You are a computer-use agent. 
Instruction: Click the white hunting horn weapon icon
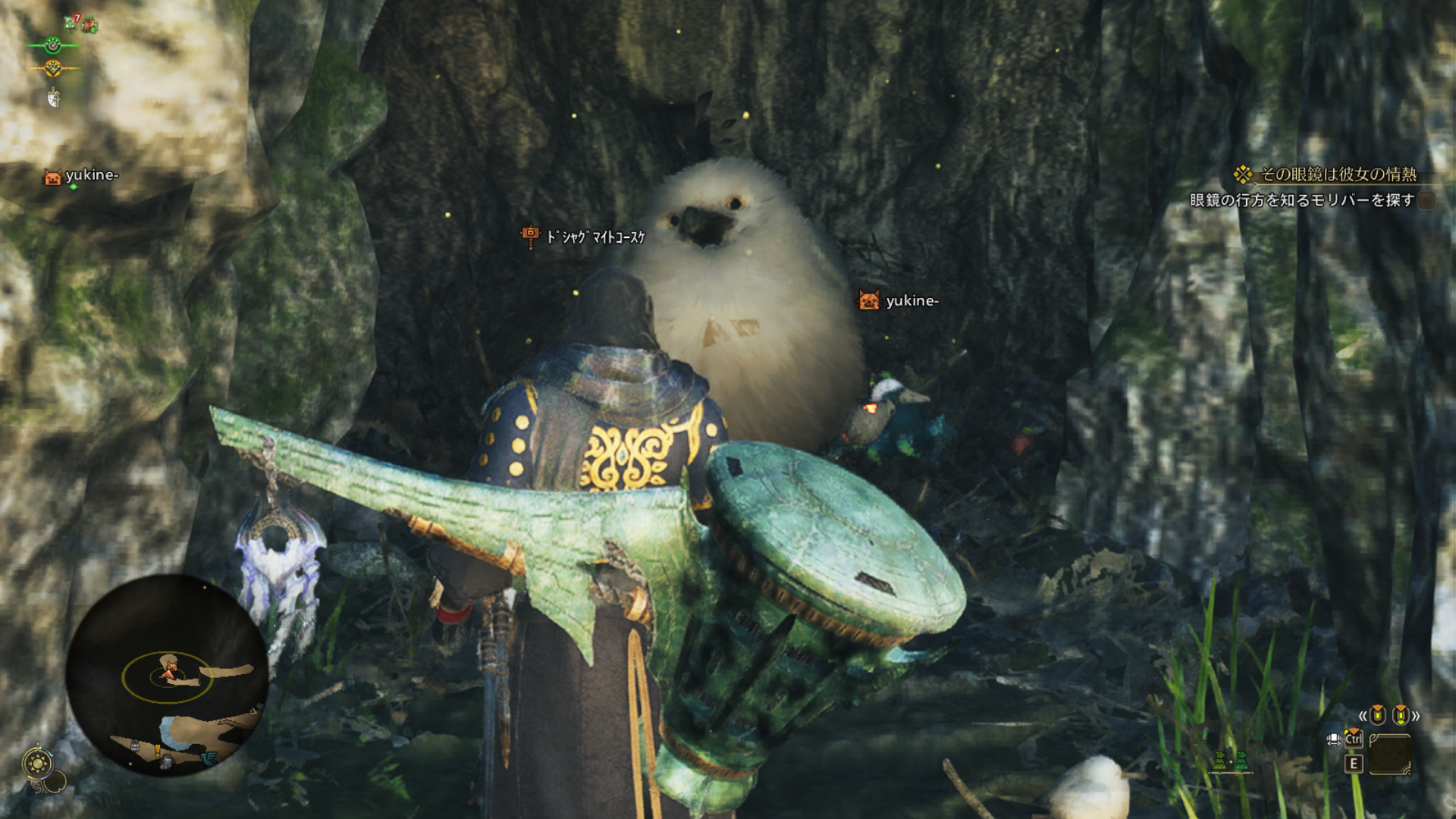(53, 97)
